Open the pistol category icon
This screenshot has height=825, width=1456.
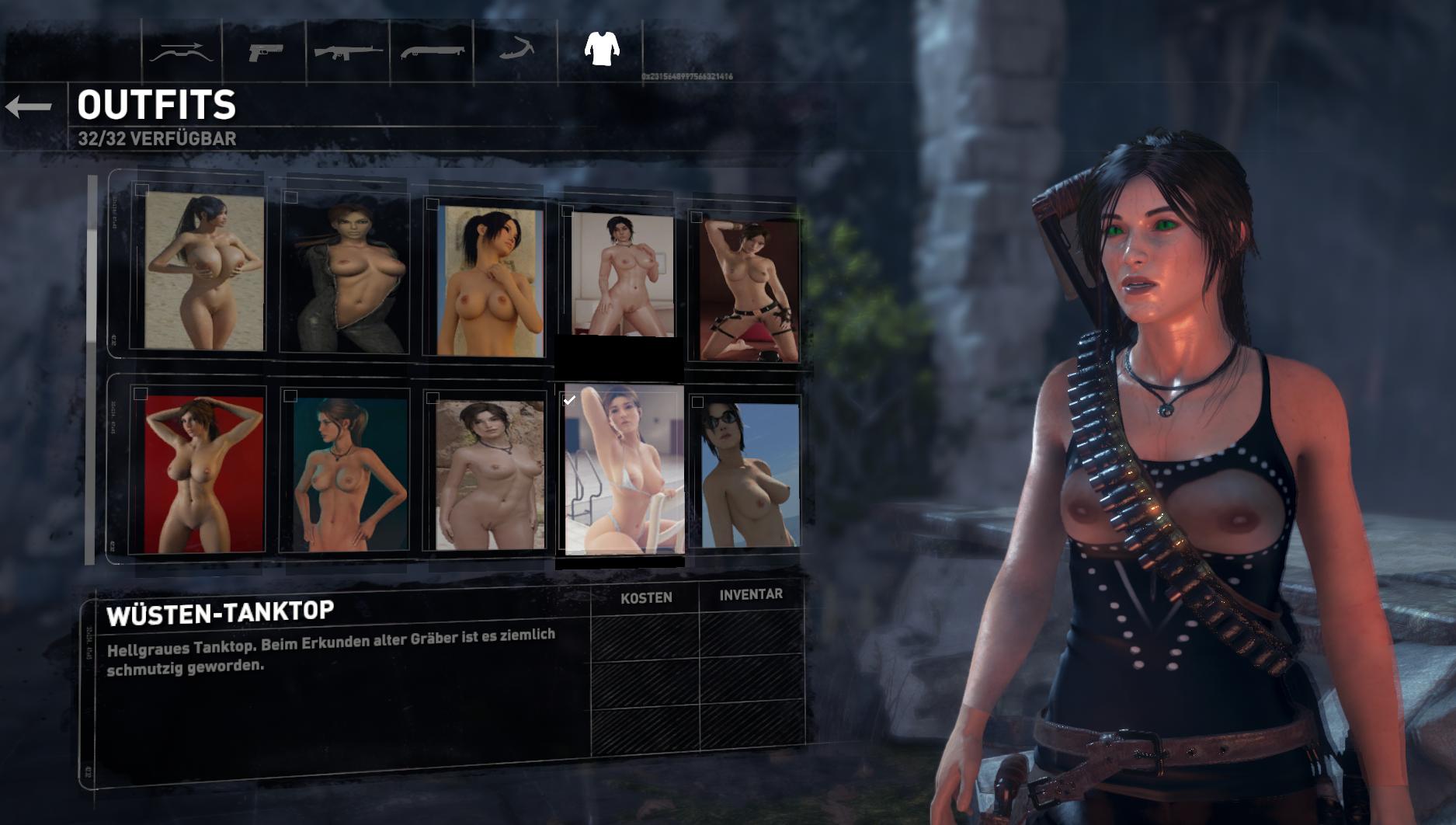pyautogui.click(x=267, y=52)
